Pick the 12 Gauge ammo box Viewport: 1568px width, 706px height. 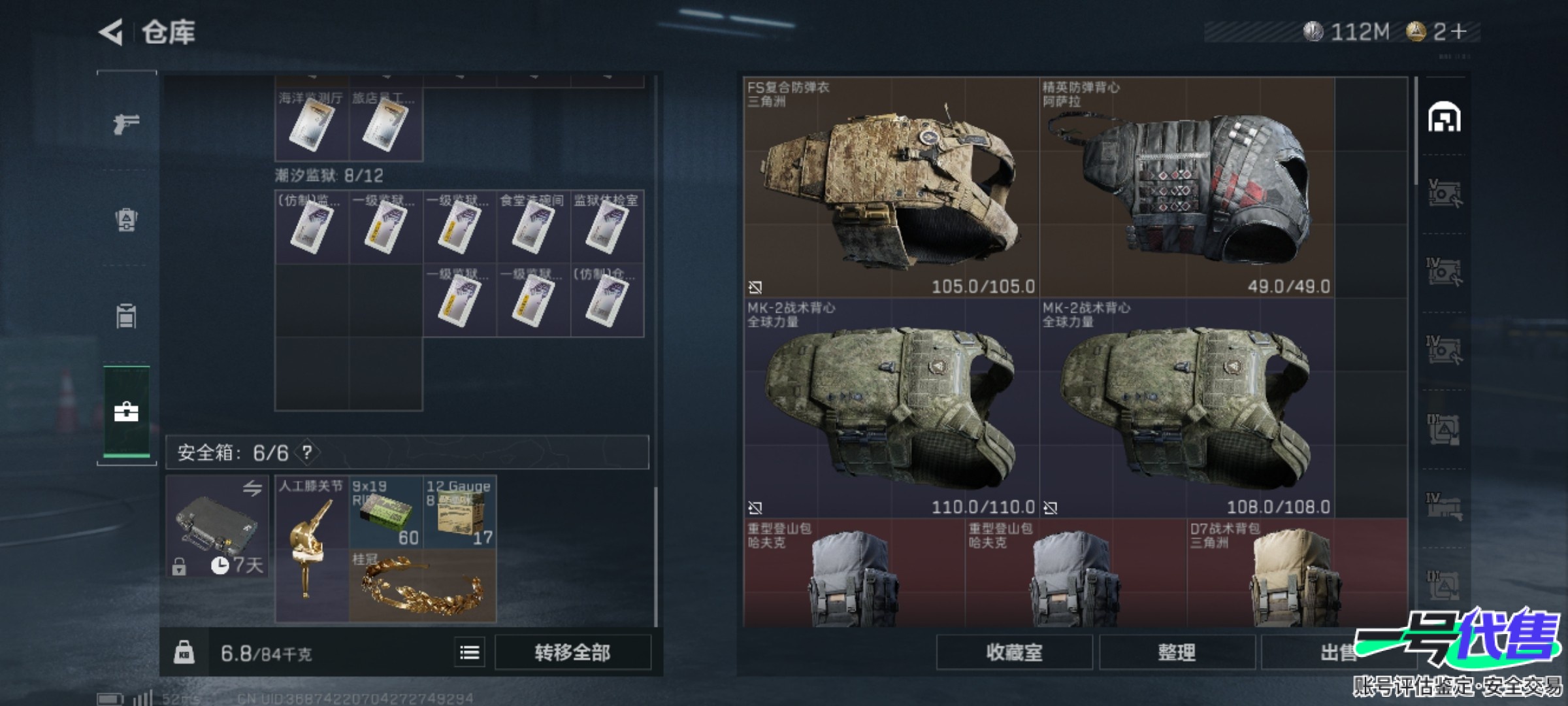tap(459, 513)
